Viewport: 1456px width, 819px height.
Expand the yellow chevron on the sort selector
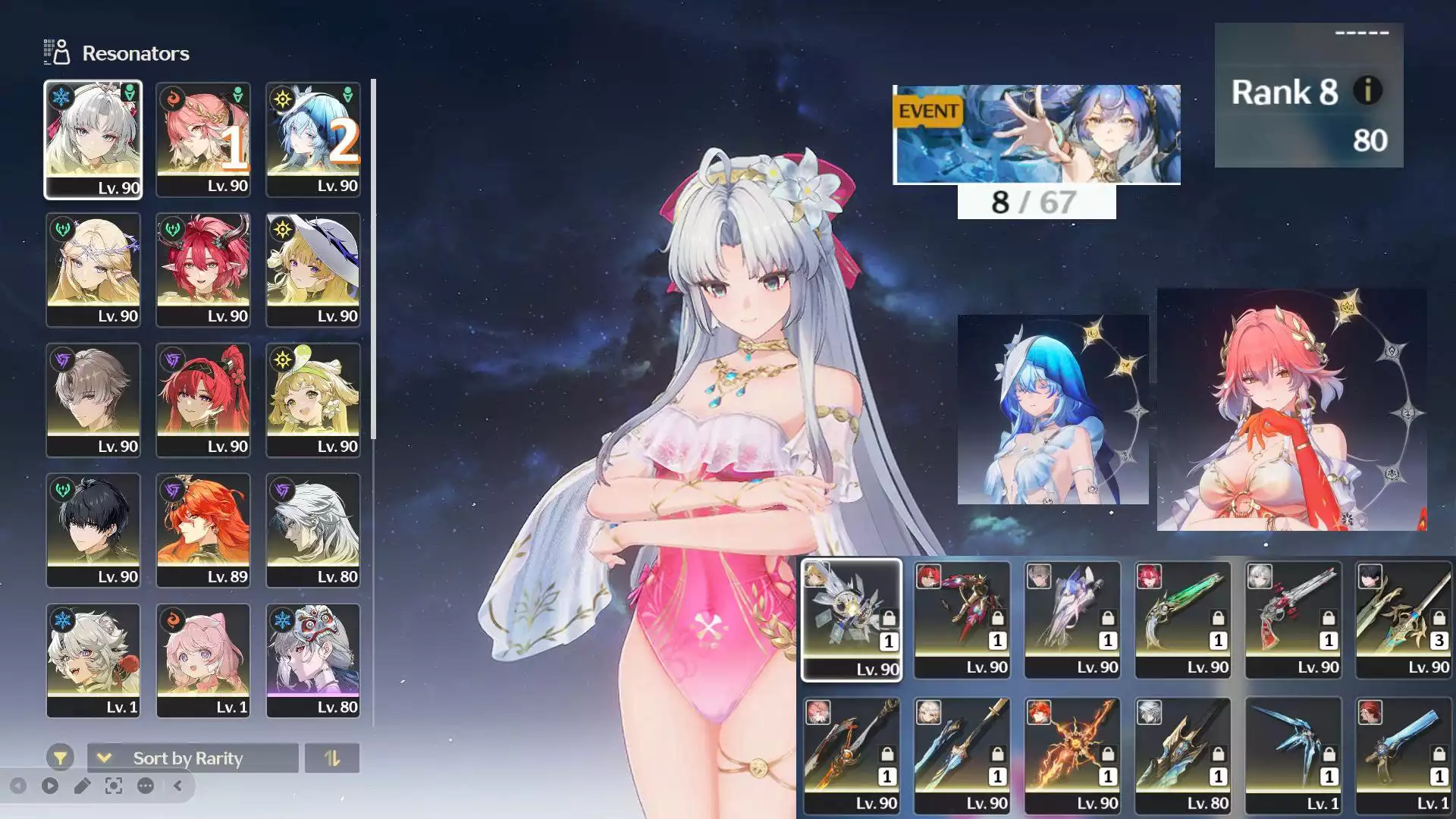coord(104,758)
